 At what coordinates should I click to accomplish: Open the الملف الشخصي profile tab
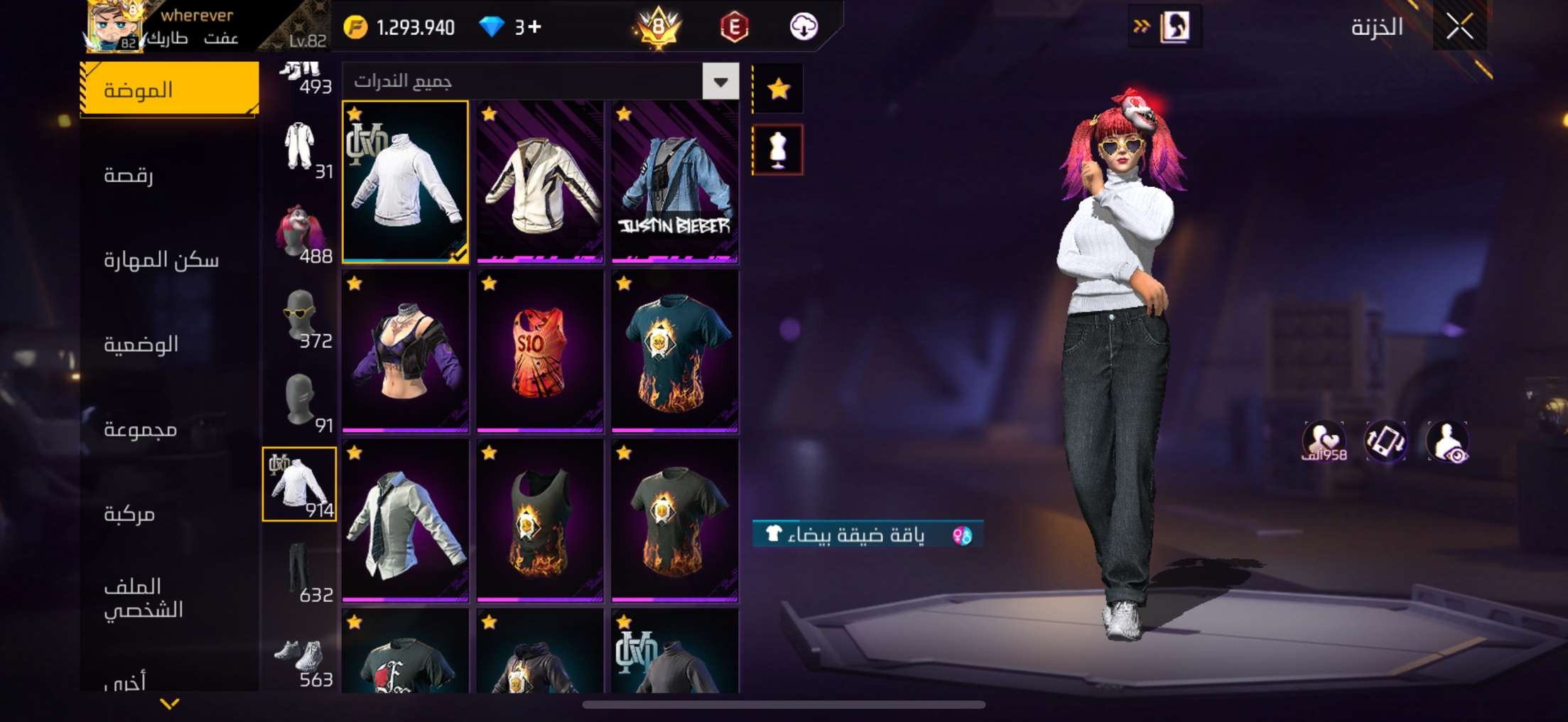143,598
